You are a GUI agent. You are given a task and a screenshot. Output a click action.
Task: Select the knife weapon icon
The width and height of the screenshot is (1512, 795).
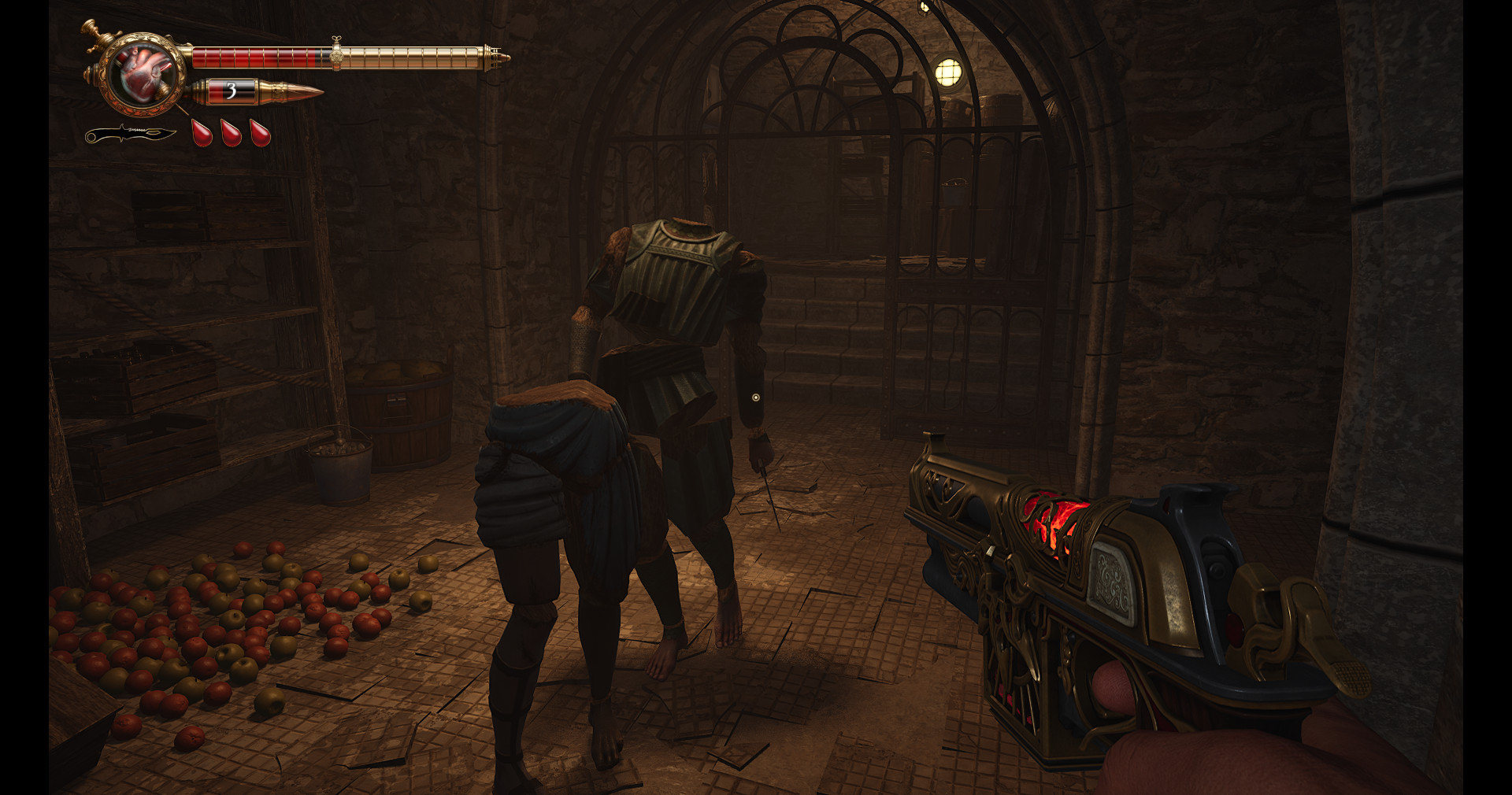pyautogui.click(x=130, y=135)
